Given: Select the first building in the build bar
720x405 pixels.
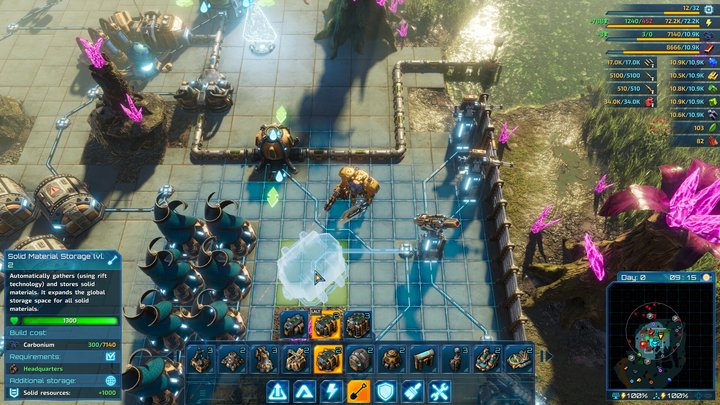Looking at the screenshot, I should [x=200, y=358].
